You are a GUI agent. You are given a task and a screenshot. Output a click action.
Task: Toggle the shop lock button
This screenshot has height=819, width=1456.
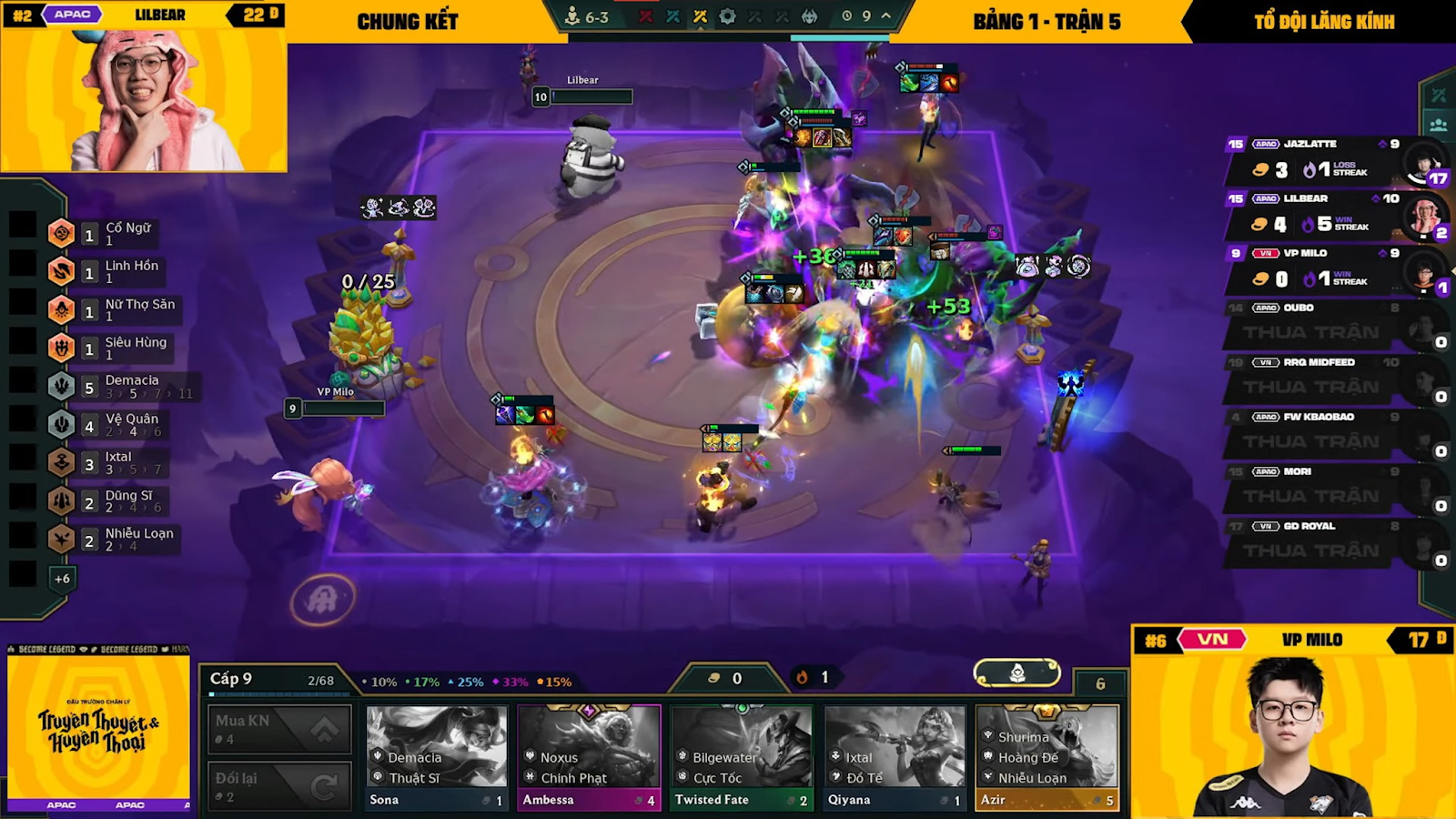coord(1016,672)
